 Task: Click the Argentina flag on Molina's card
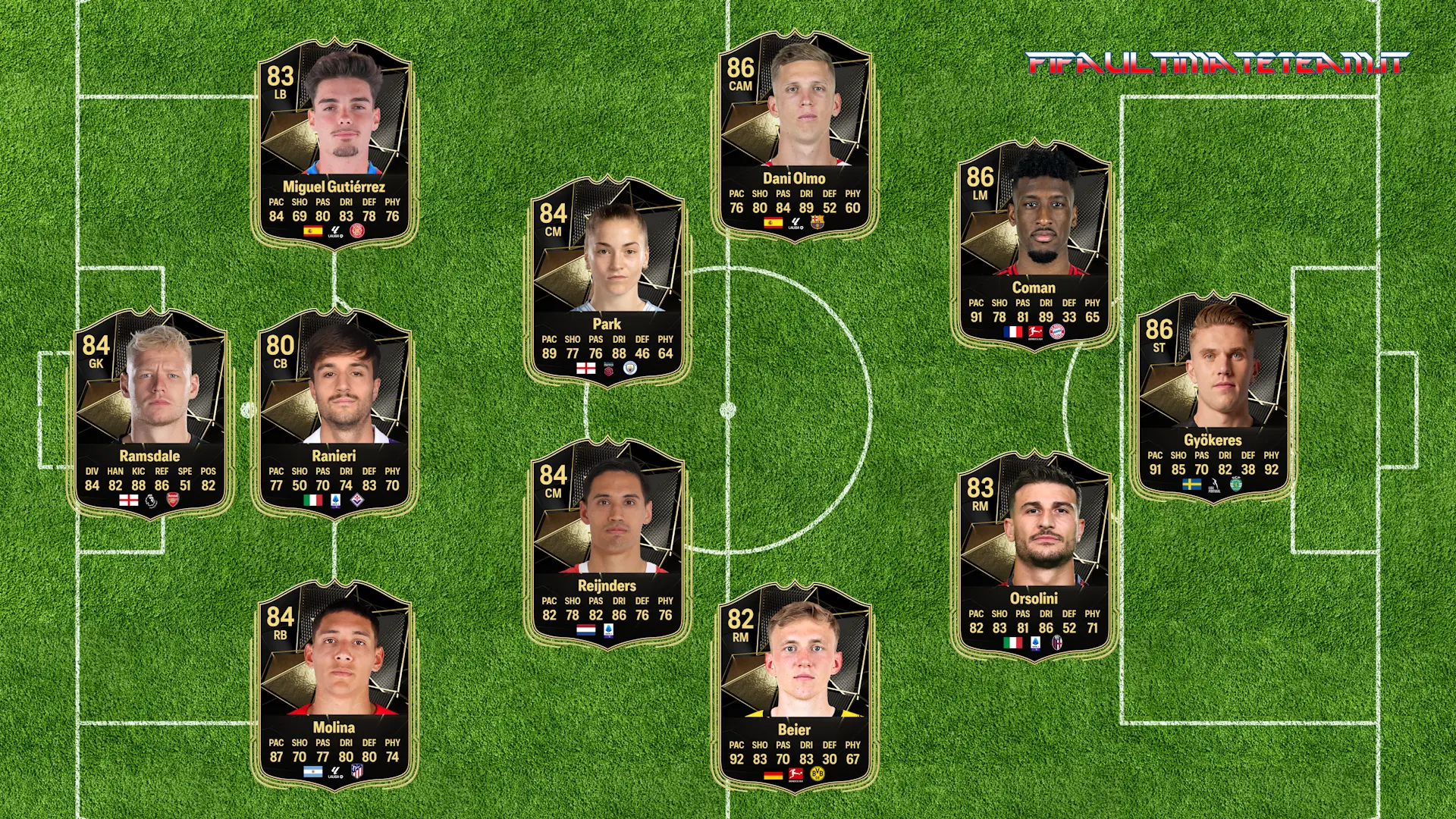[x=313, y=771]
